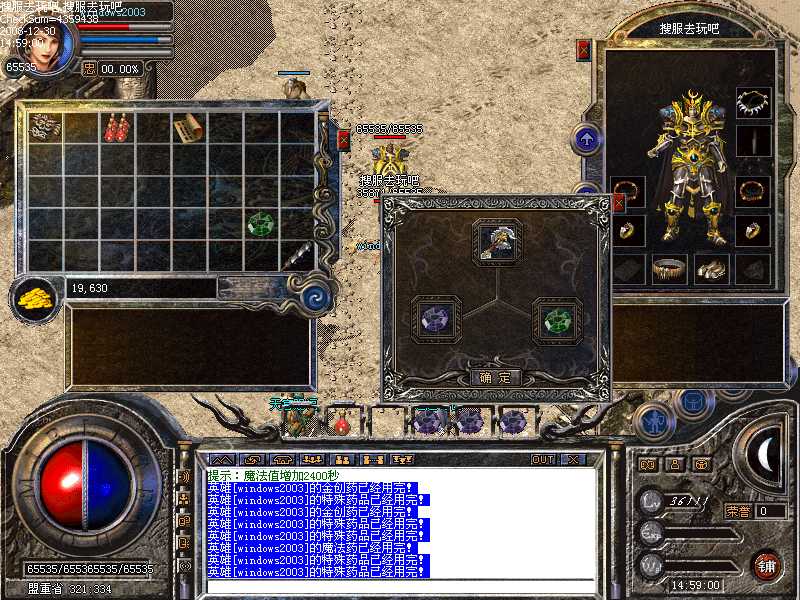Select the equipped belt slot
Image resolution: width=800 pixels, height=600 pixels.
pyautogui.click(x=669, y=268)
